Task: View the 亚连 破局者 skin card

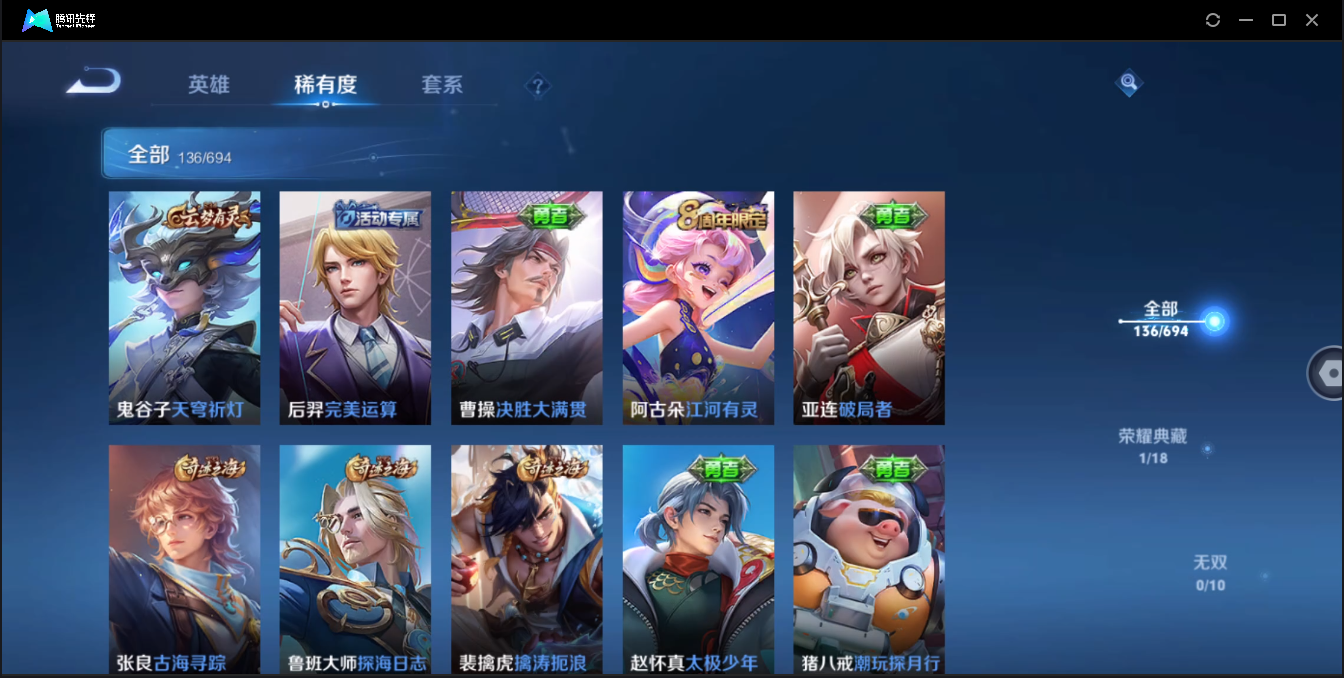Action: pyautogui.click(x=869, y=308)
